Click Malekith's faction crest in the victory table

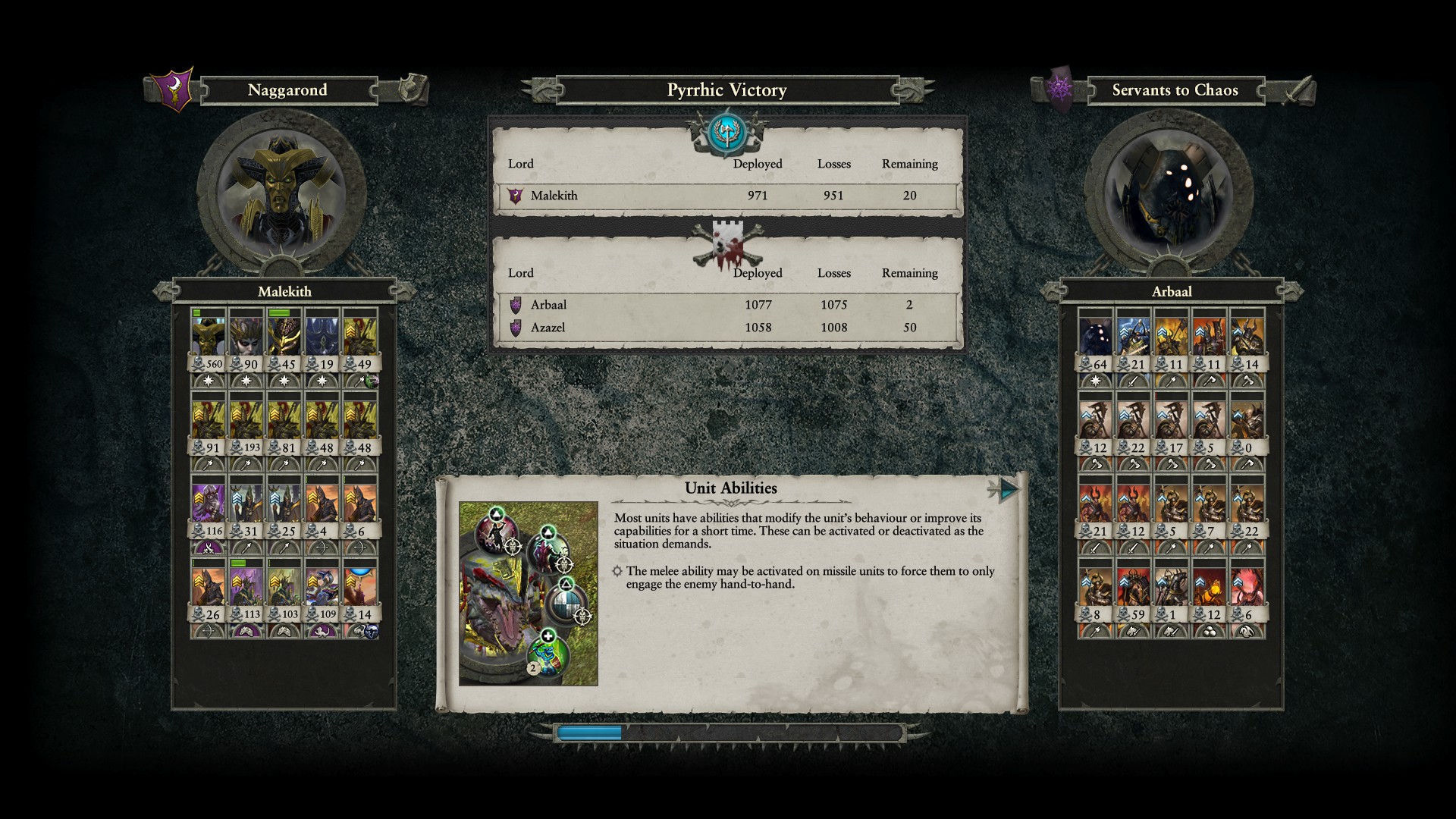(516, 195)
